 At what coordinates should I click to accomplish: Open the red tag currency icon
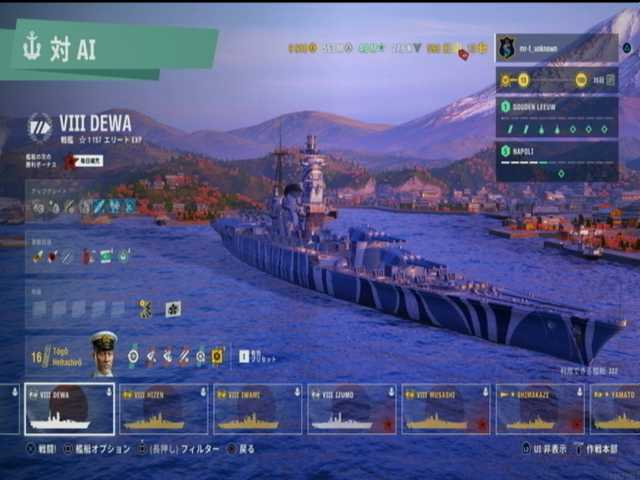[464, 54]
